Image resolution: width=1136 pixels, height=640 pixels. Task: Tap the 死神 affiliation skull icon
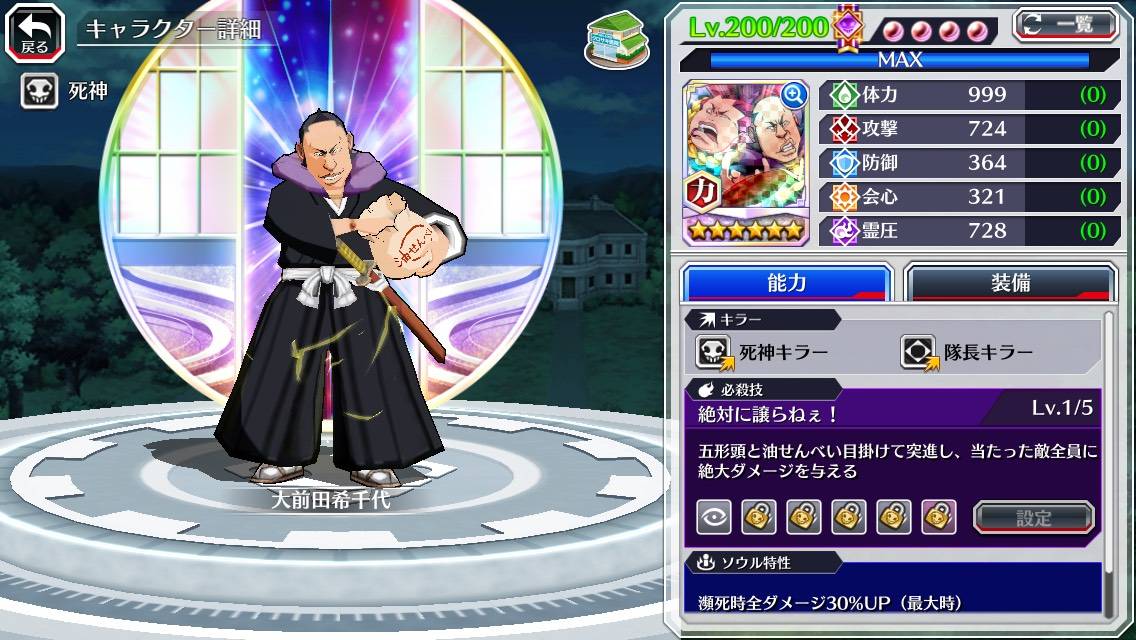[39, 92]
